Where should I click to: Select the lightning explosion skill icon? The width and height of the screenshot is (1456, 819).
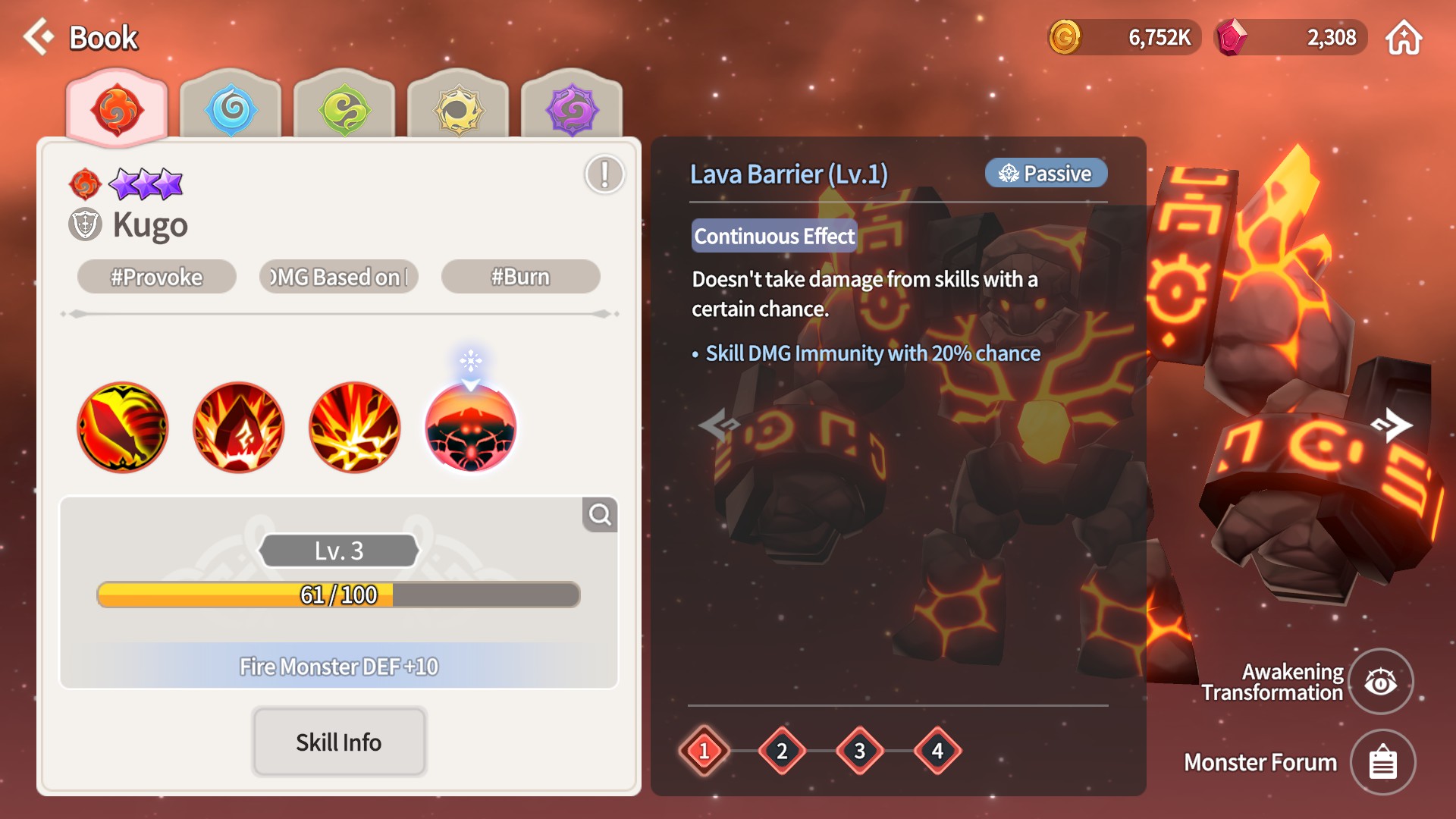point(355,427)
